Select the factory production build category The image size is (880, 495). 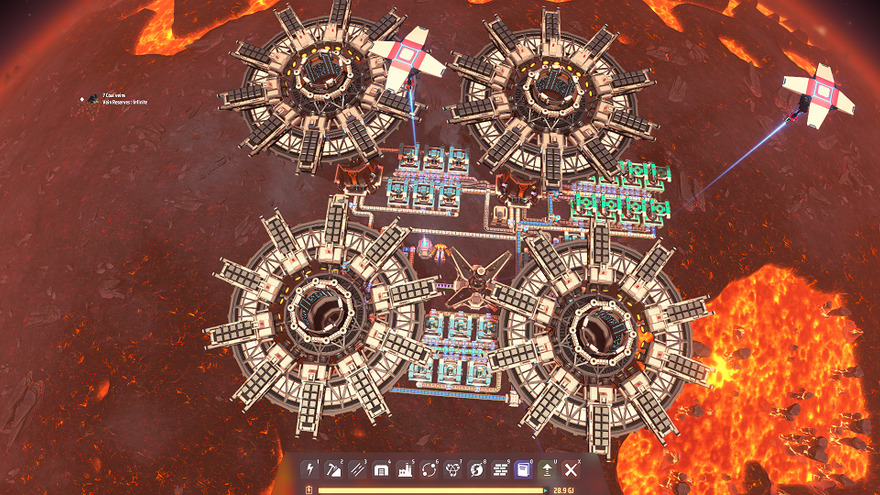click(x=405, y=468)
